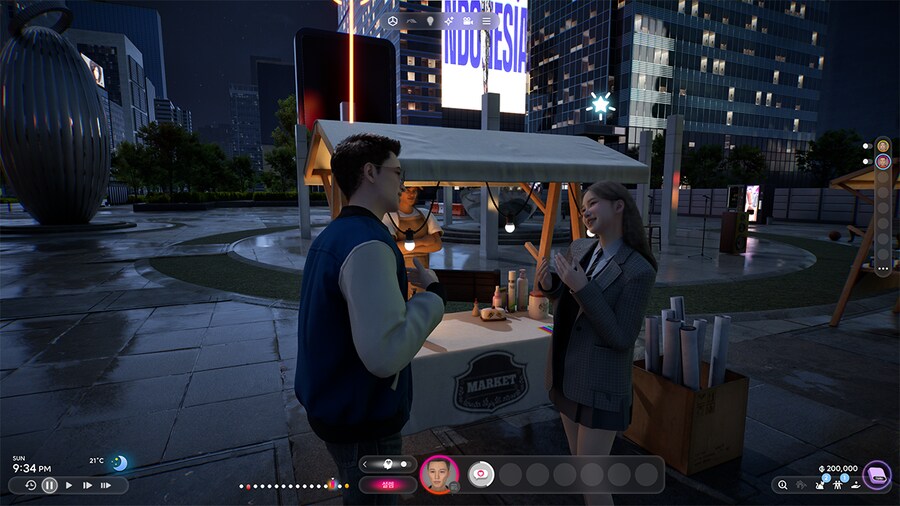The image size is (900, 506).
Task: Open the active Zoi portrait
Action: point(438,474)
